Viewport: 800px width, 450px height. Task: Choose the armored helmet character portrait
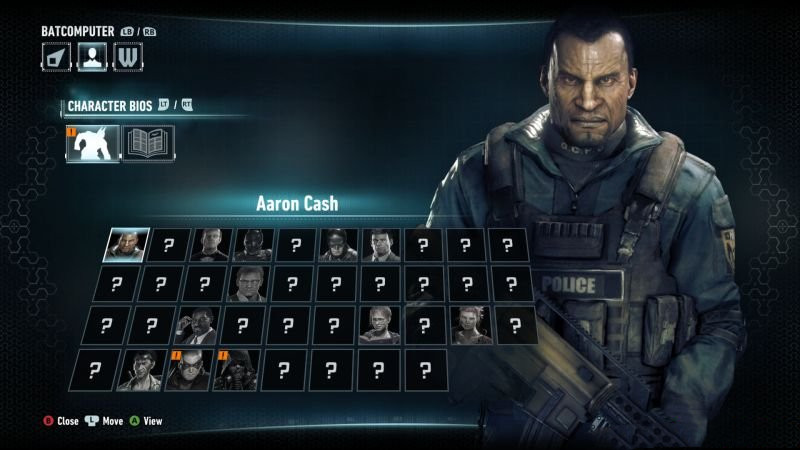(253, 244)
